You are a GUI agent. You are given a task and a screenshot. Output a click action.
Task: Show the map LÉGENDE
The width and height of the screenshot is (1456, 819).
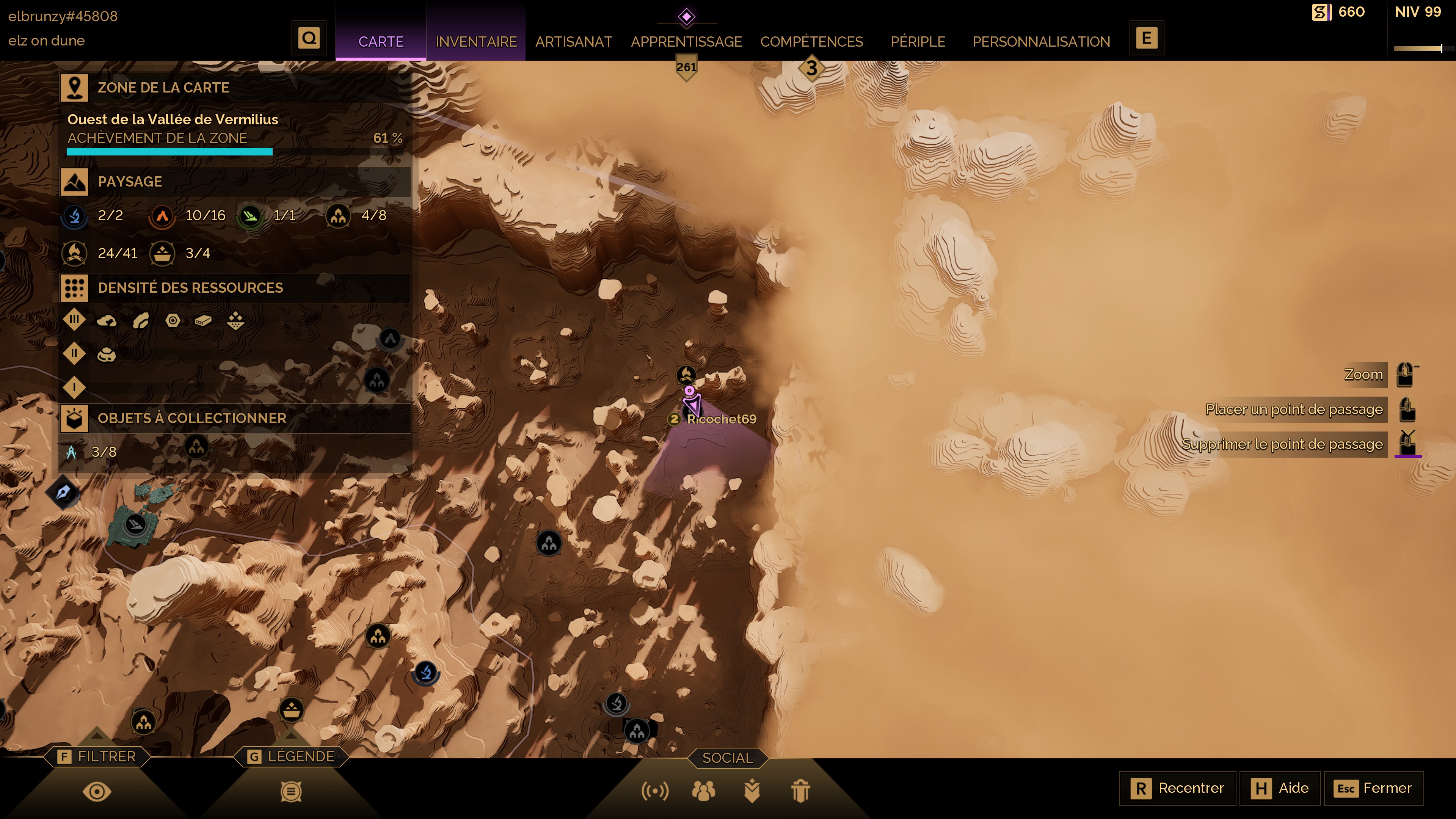click(x=292, y=756)
